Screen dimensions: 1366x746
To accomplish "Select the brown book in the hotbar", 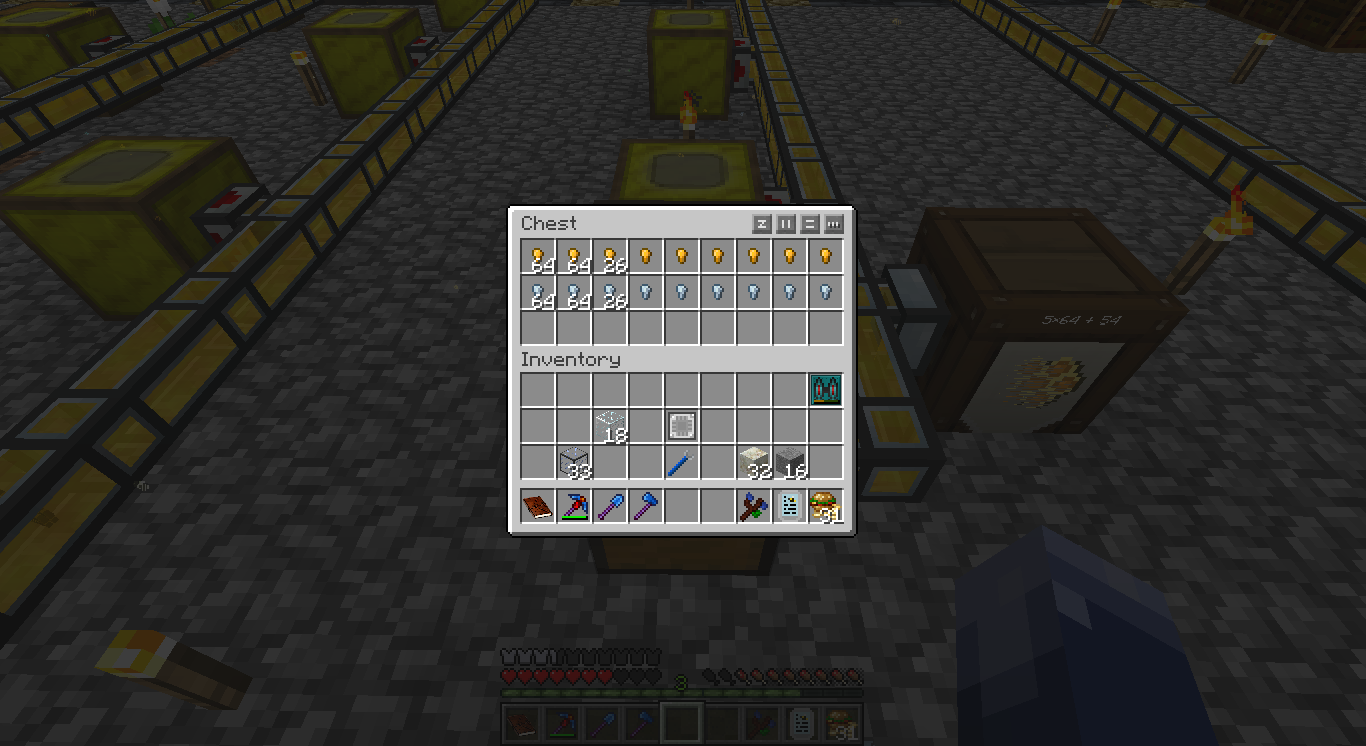I will (x=538, y=507).
